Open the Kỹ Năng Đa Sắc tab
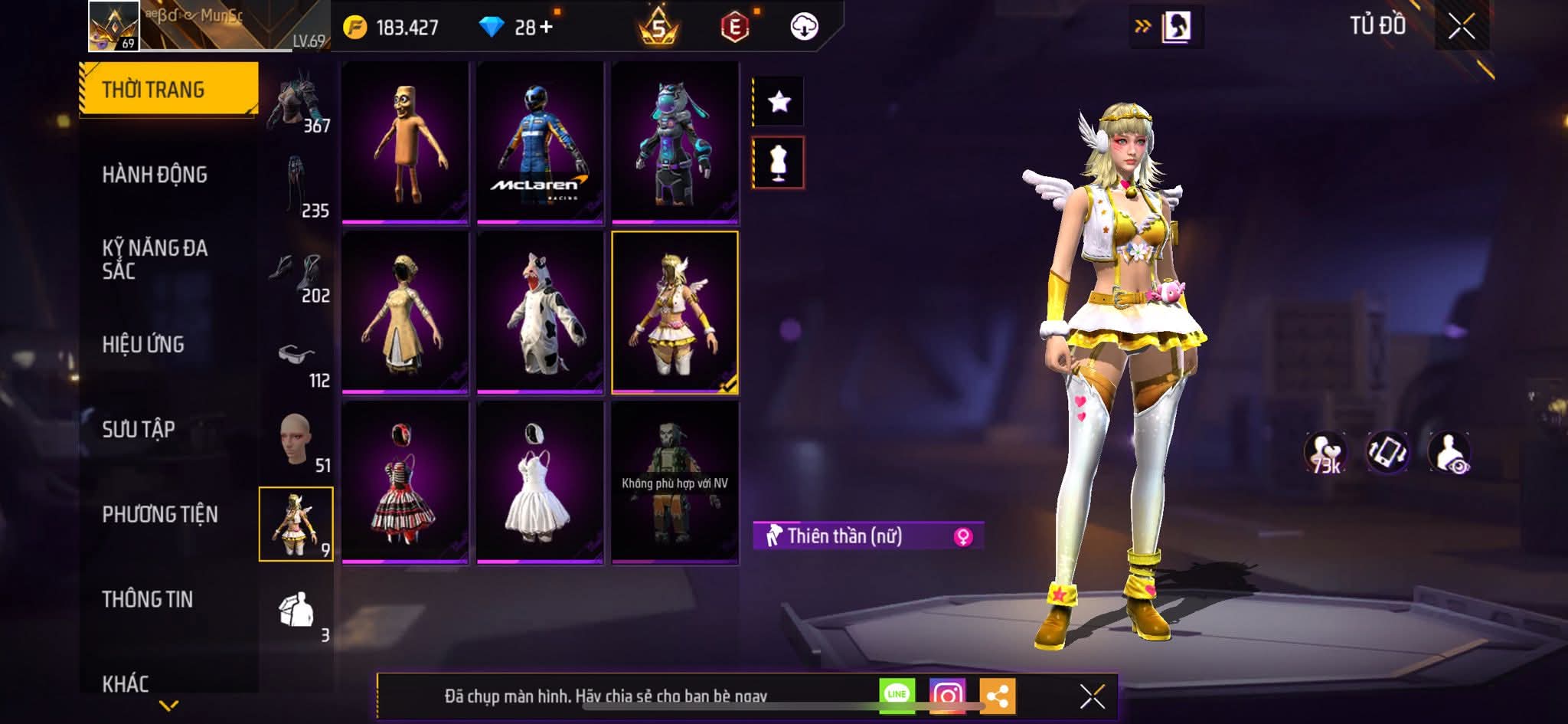 click(x=155, y=259)
